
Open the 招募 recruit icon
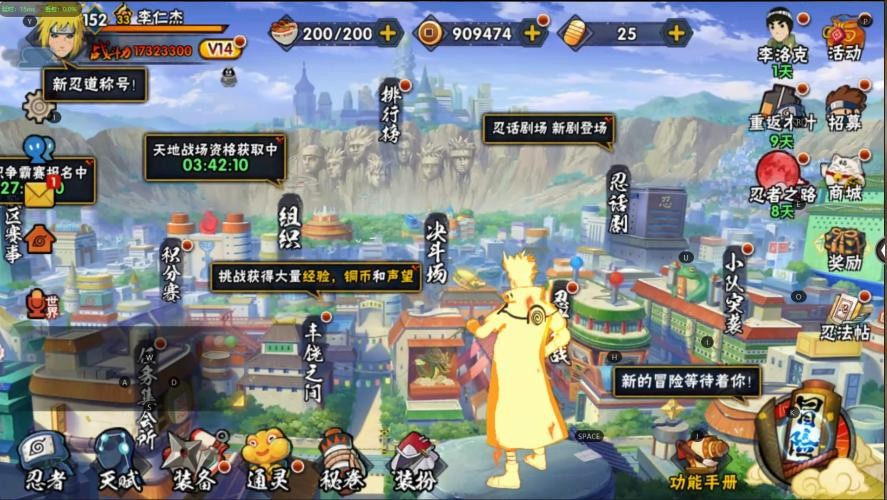tap(845, 107)
